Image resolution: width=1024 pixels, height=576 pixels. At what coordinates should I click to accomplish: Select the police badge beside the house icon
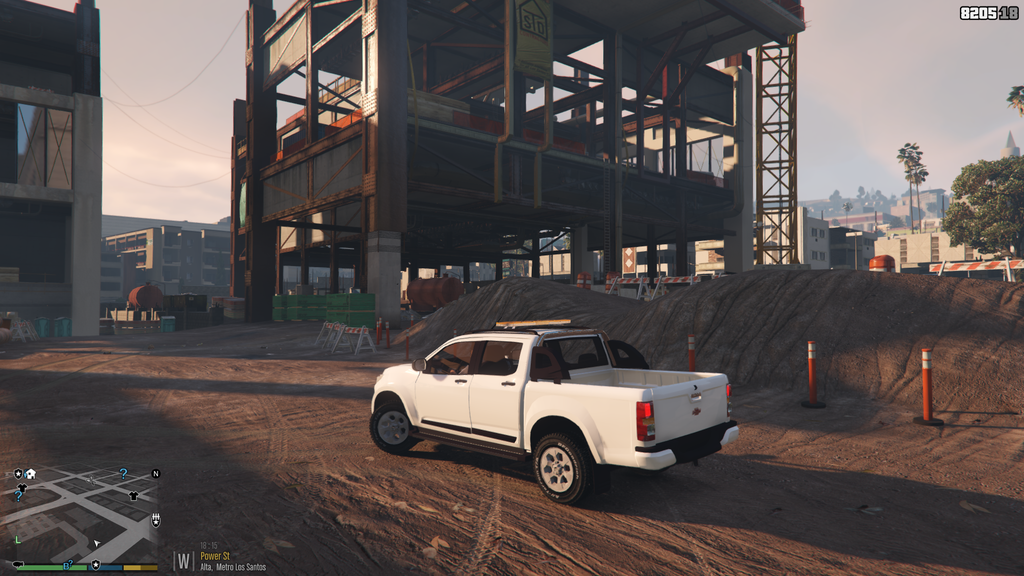[18, 473]
